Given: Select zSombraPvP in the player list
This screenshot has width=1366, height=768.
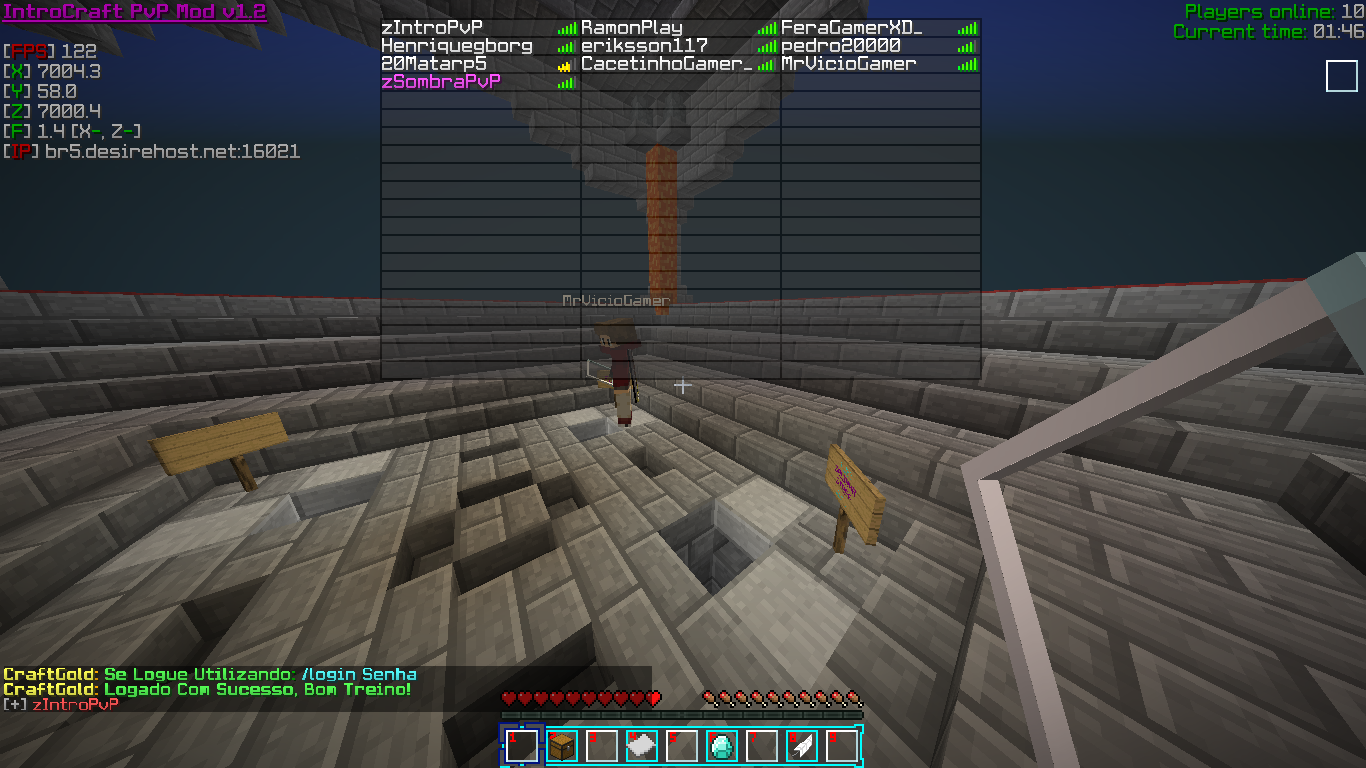Looking at the screenshot, I should coord(441,82).
